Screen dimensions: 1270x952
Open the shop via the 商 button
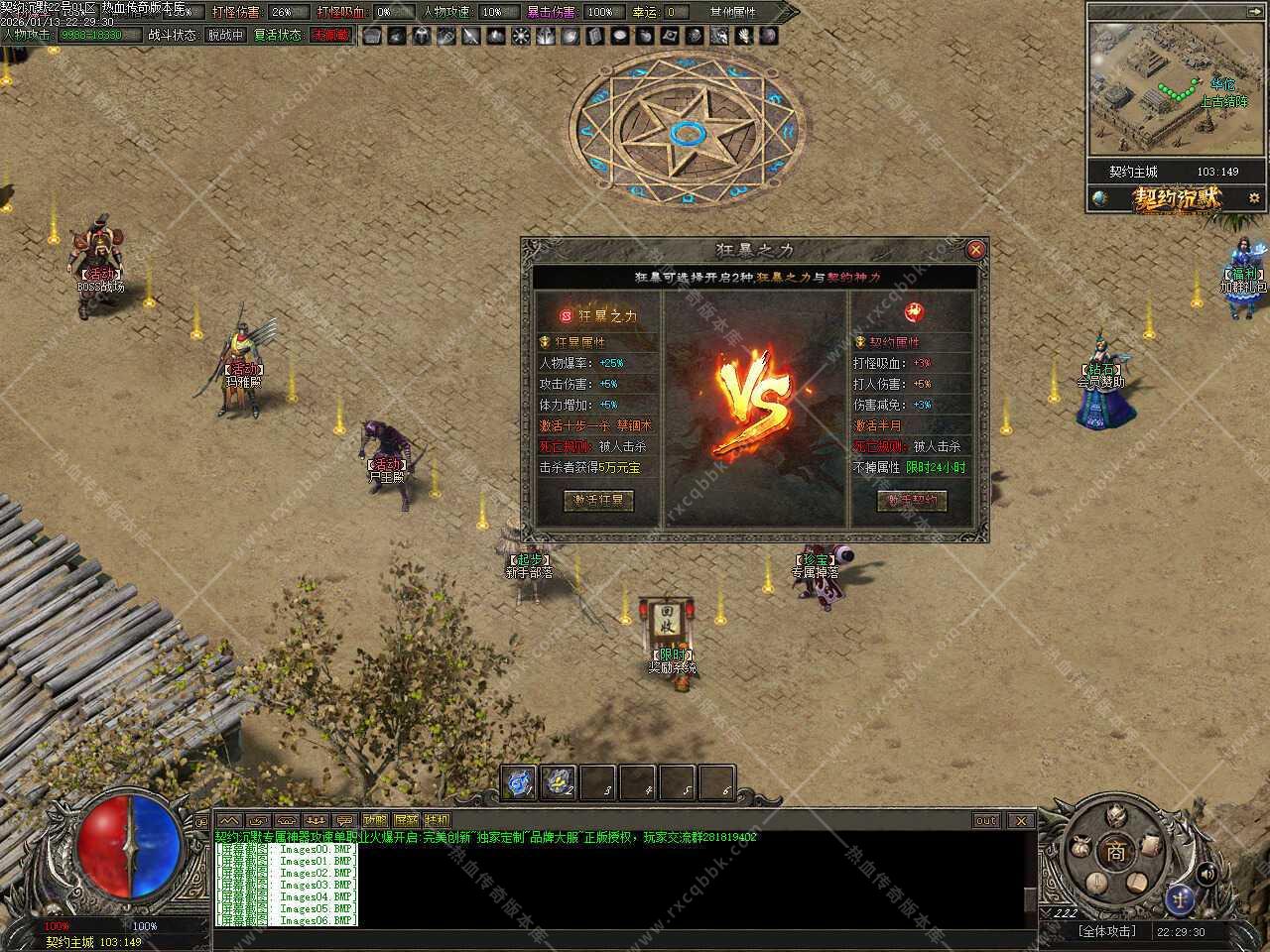1116,852
